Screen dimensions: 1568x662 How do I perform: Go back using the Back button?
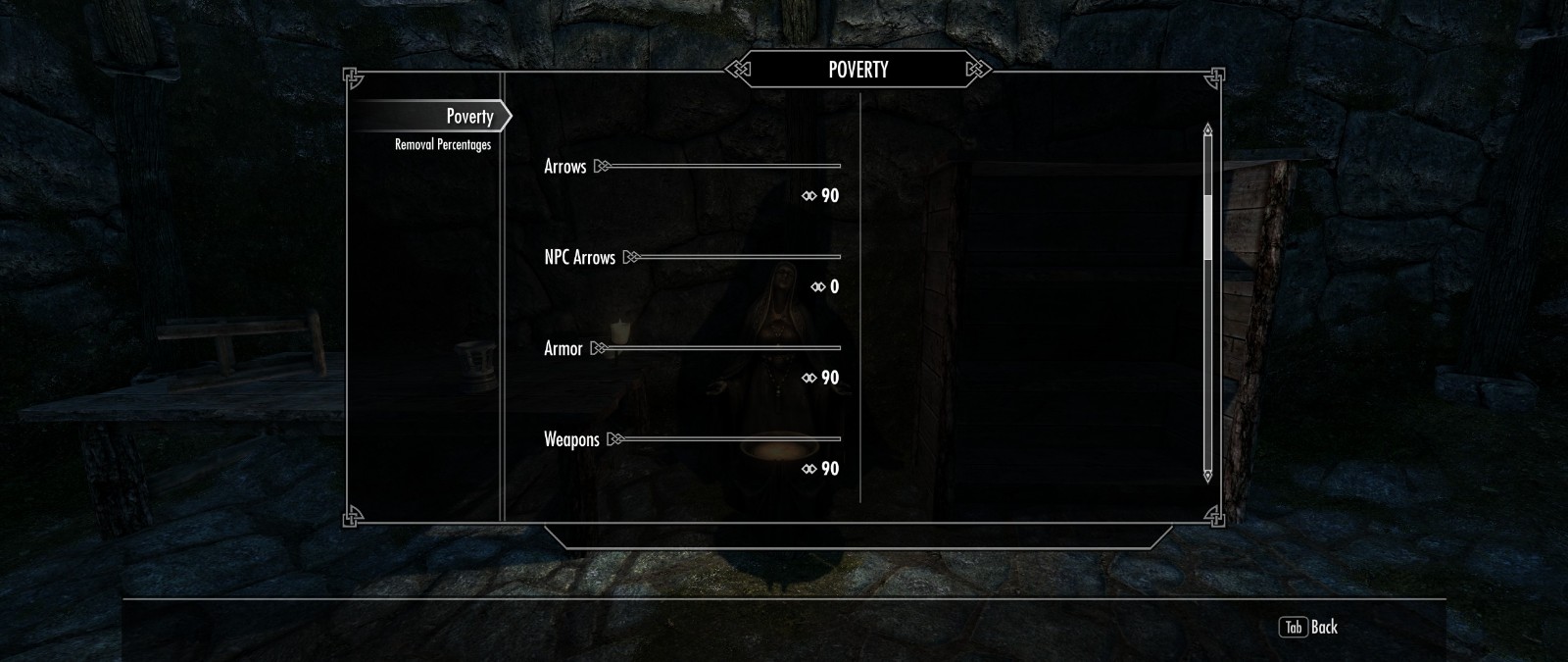click(x=1308, y=628)
